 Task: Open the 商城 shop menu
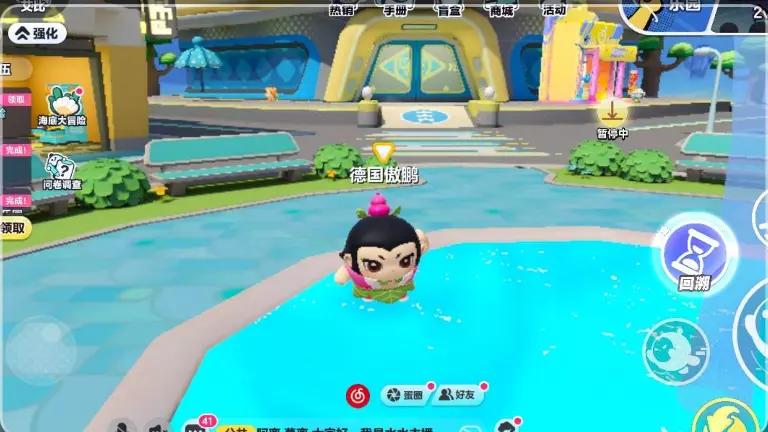point(501,9)
